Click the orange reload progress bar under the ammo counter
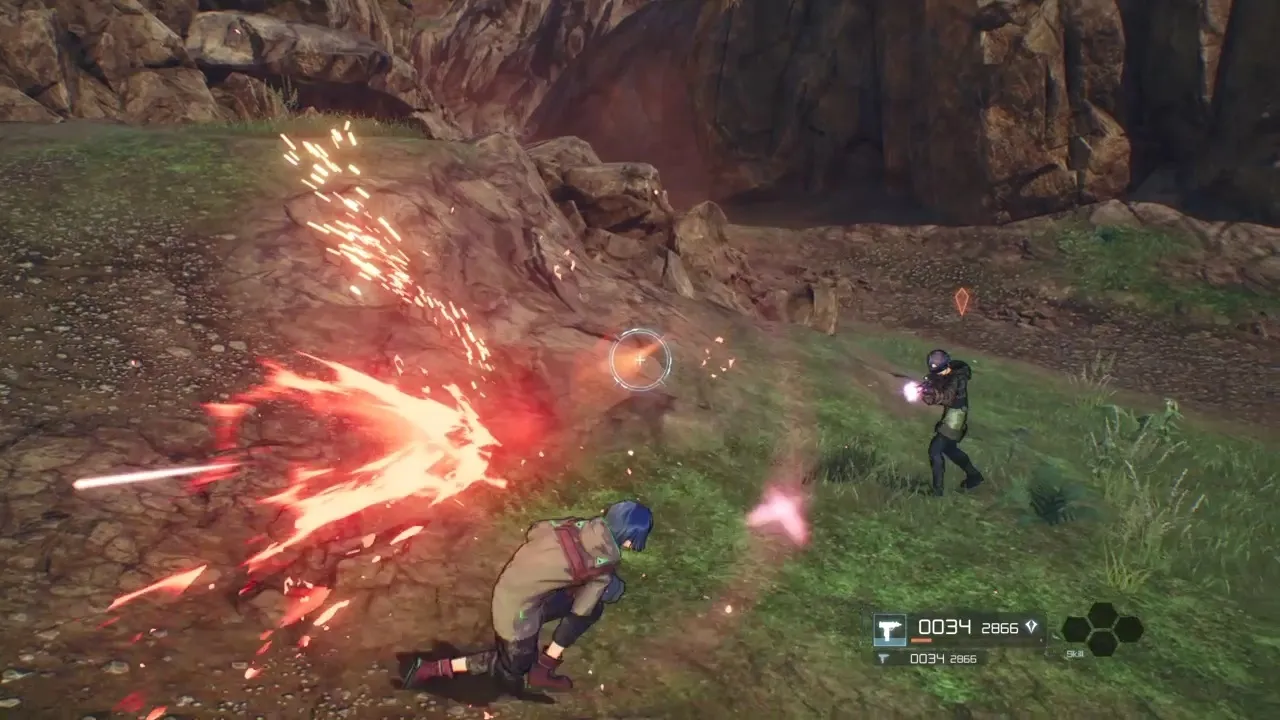 pos(920,642)
